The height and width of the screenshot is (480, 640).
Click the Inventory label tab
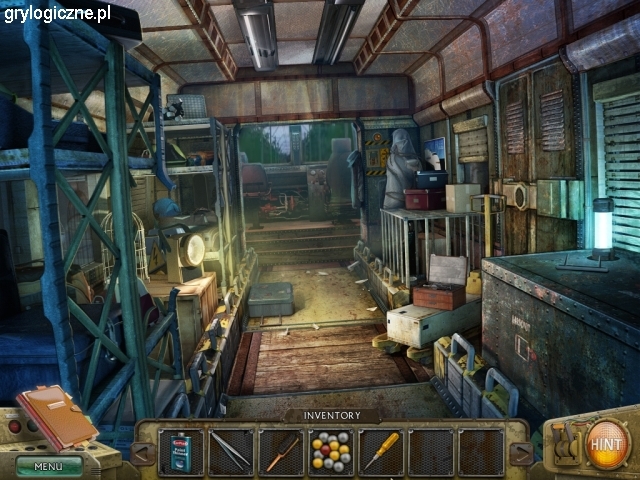[x=330, y=415]
